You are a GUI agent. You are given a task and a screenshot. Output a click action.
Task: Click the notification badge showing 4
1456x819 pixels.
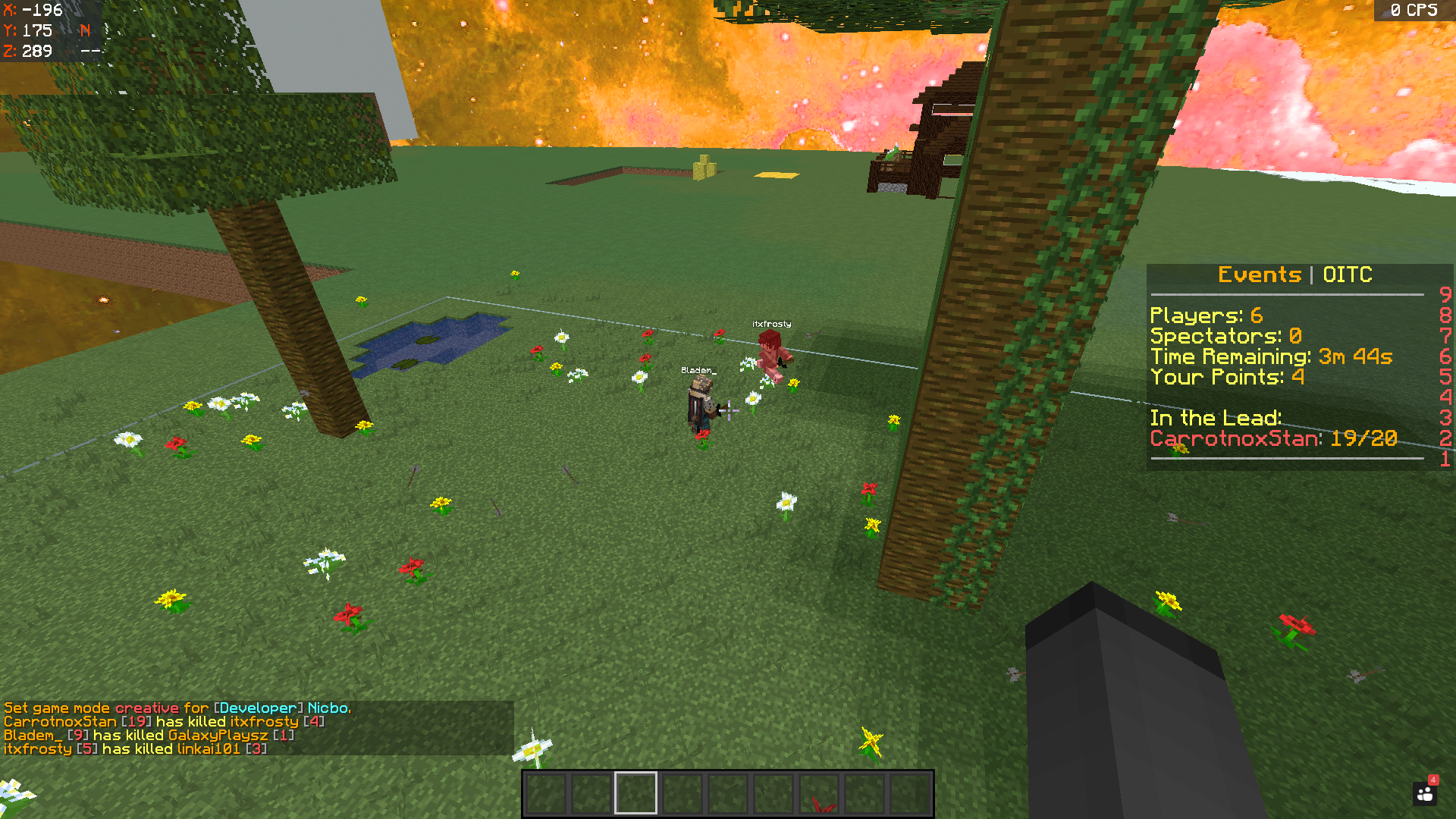[x=1432, y=779]
